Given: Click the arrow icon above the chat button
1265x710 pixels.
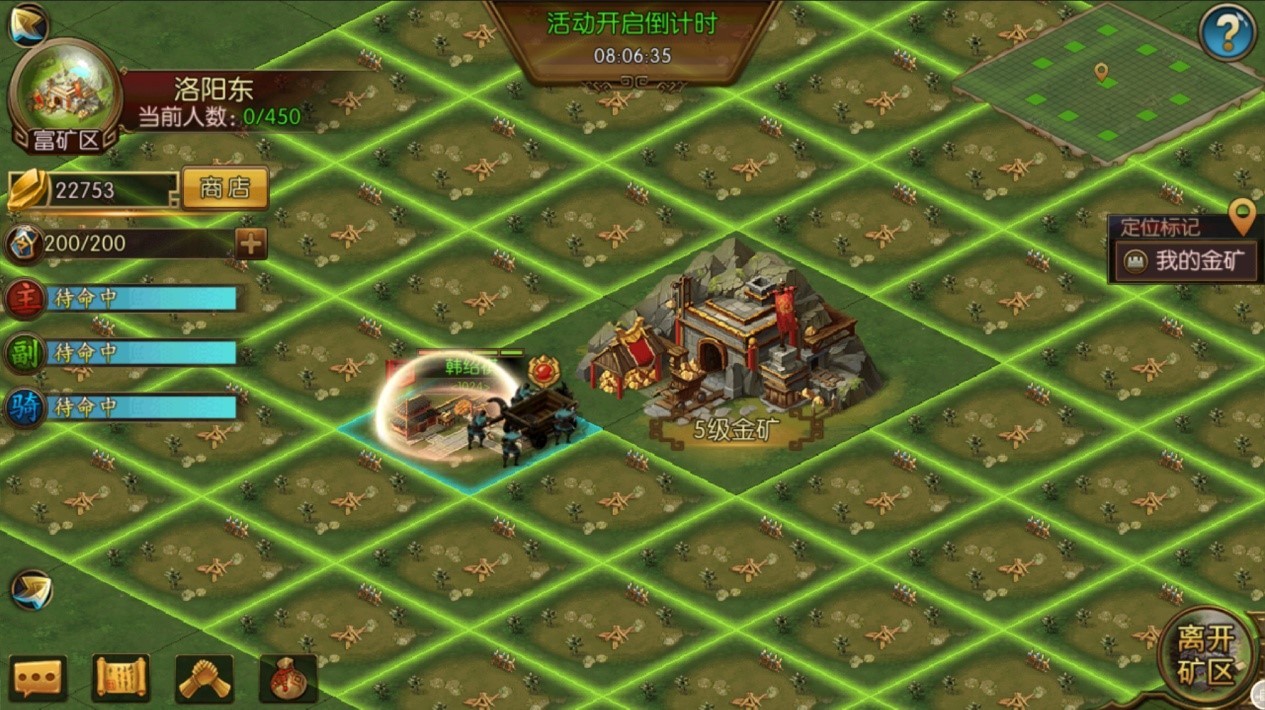Looking at the screenshot, I should [x=31, y=590].
